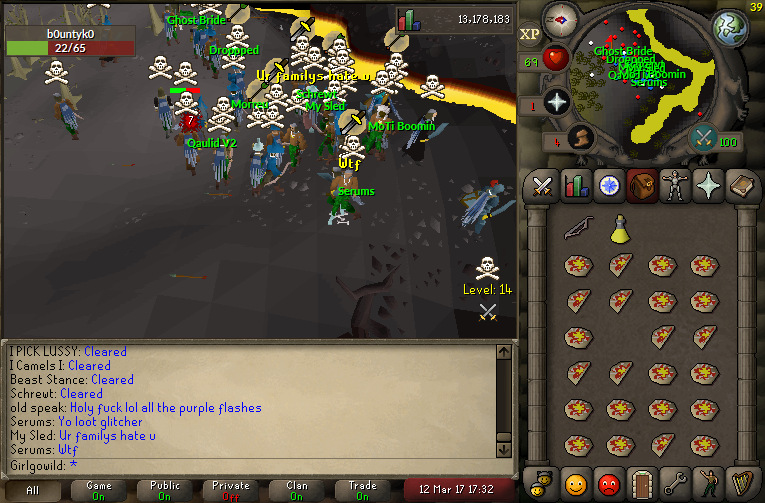Viewport: 765px width, 503px height.
Task: Open the Ignore List tab
Action: 609,484
